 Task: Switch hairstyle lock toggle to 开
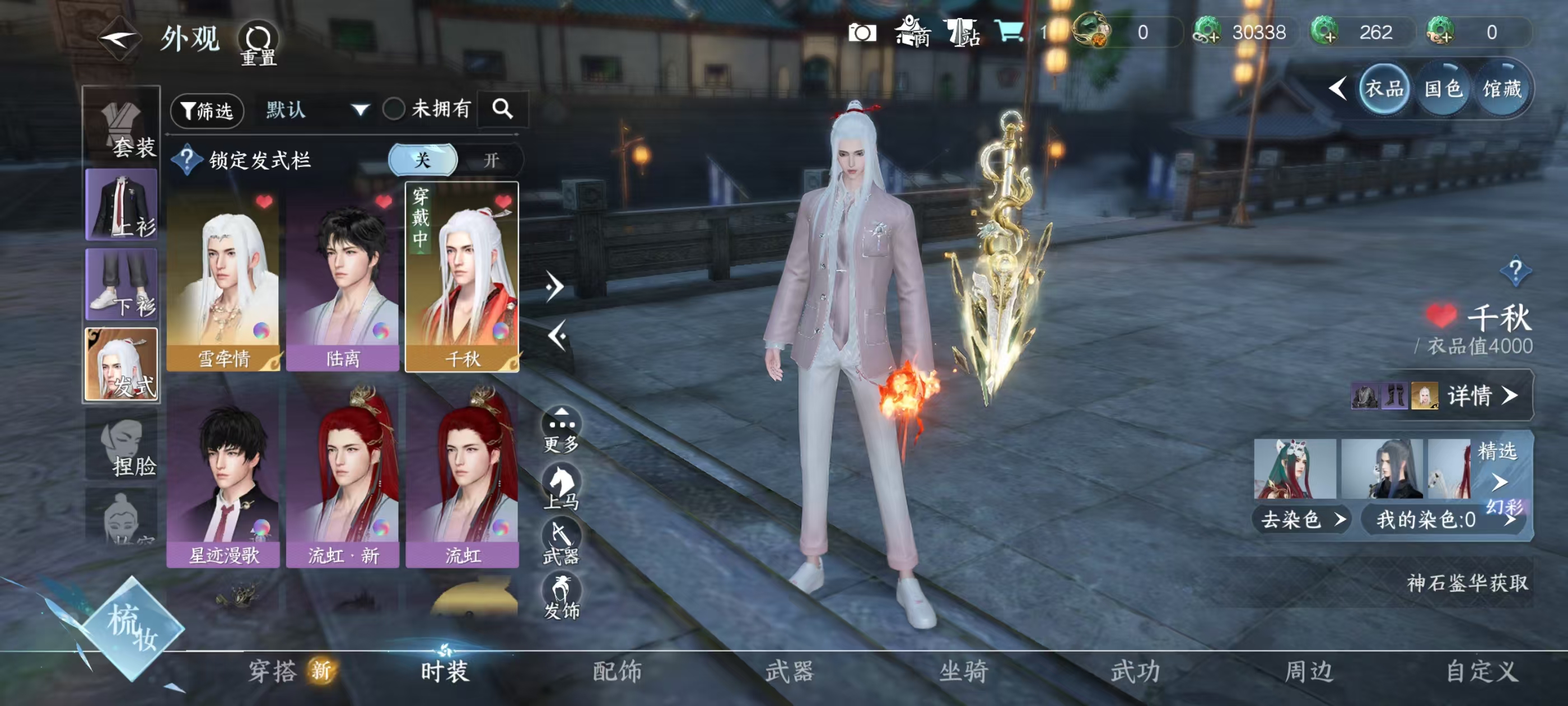coord(491,160)
